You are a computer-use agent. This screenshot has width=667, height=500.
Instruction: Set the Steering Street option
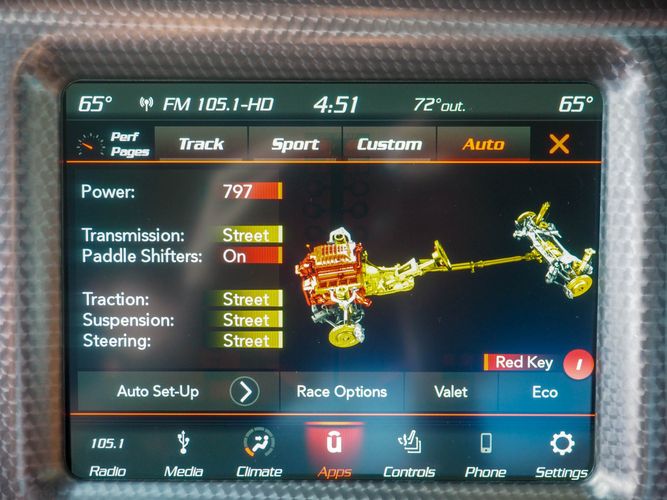pos(251,341)
